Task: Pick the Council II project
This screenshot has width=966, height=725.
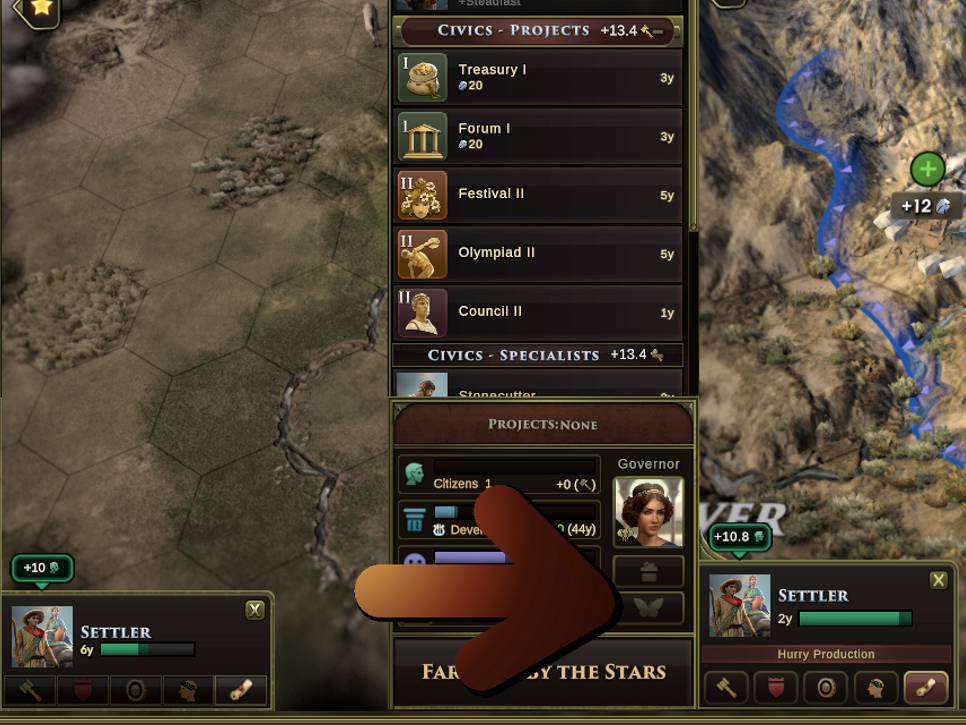Action: point(539,312)
